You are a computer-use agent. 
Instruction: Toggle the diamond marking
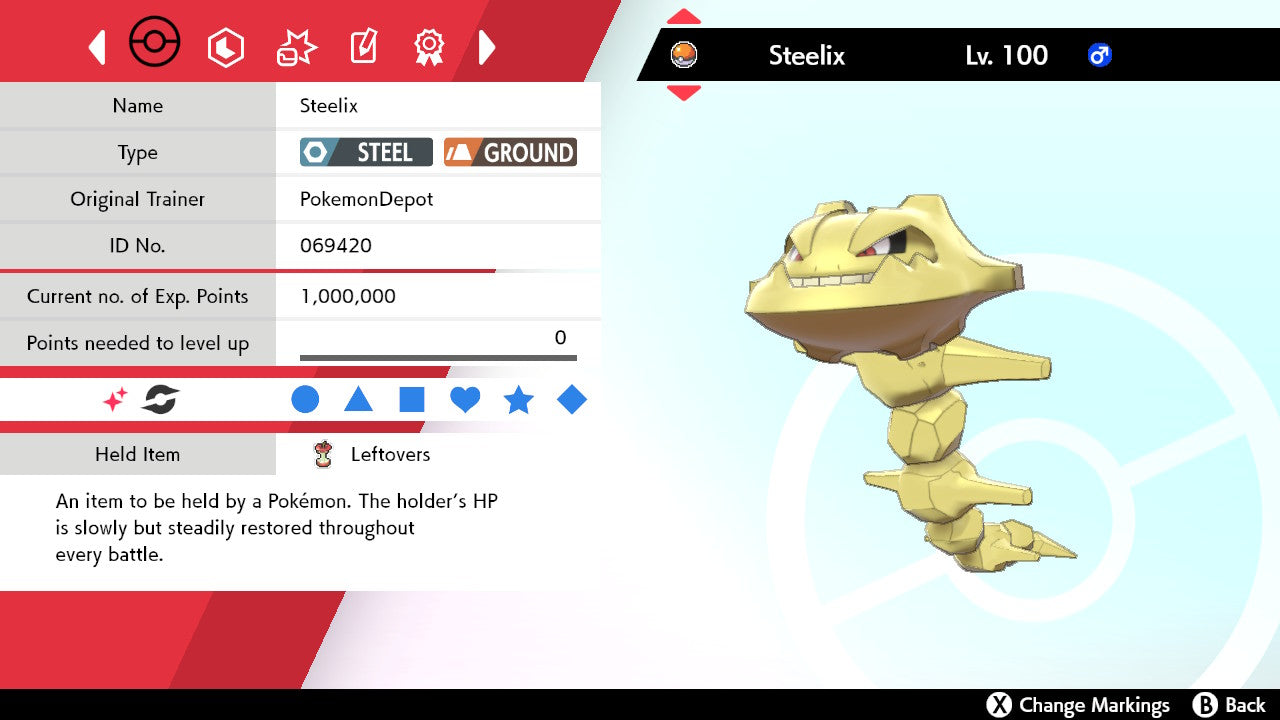(x=572, y=400)
